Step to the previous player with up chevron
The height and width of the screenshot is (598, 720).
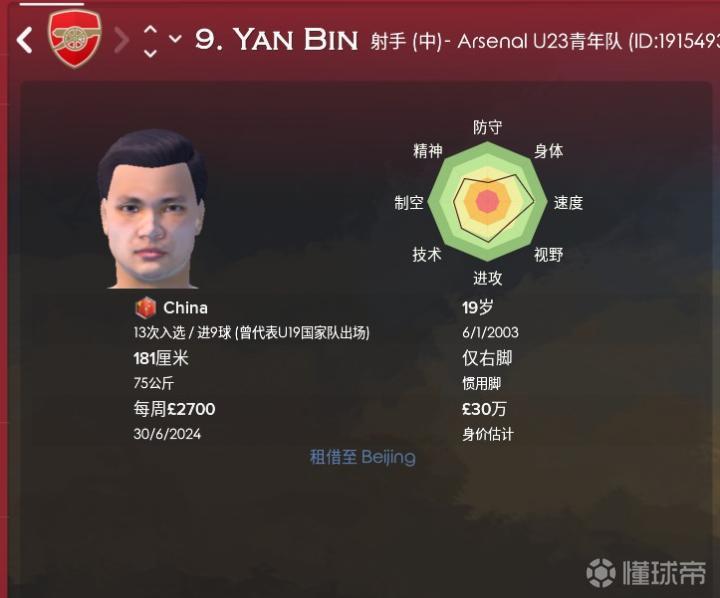pos(150,30)
